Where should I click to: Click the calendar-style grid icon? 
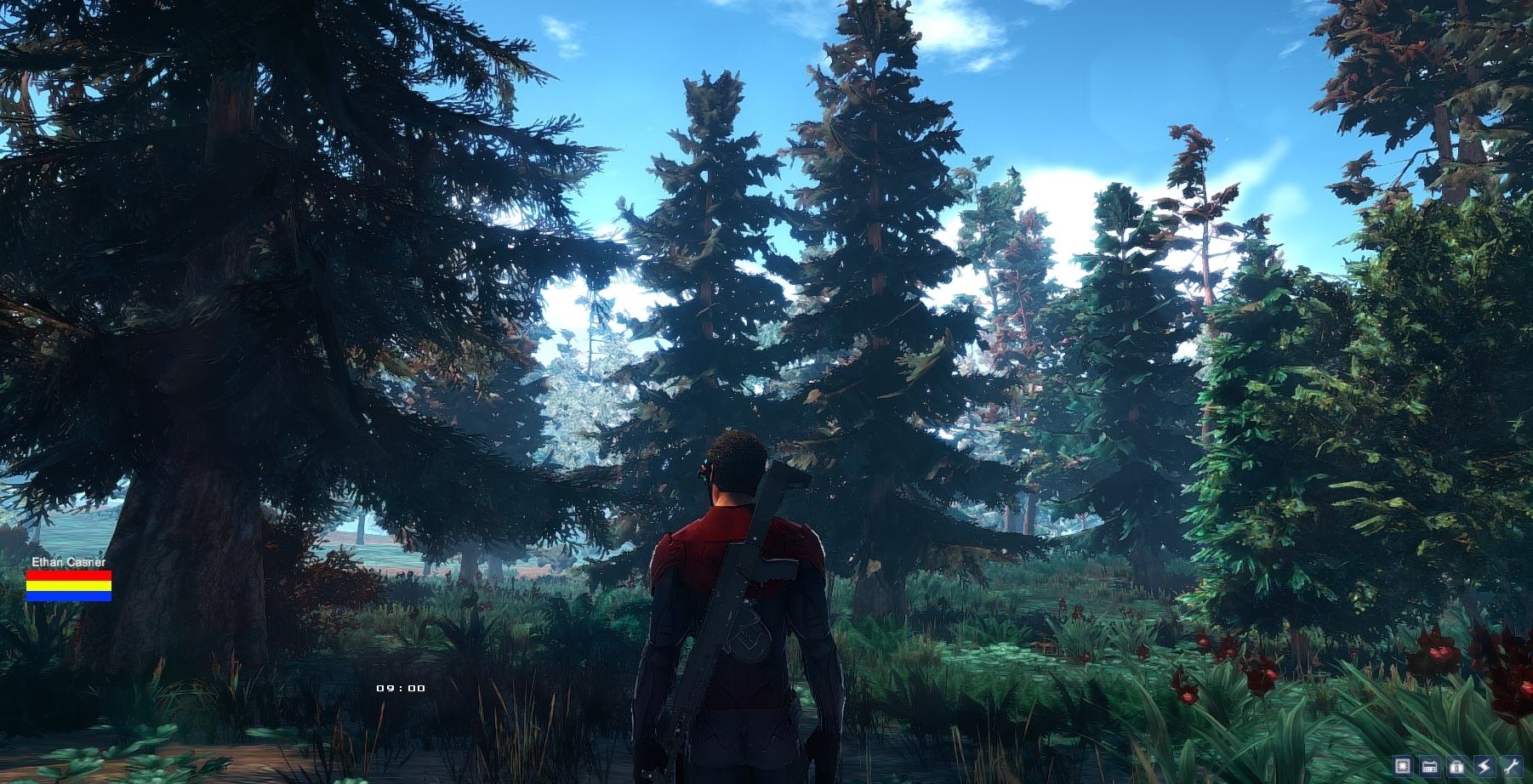tap(1430, 766)
